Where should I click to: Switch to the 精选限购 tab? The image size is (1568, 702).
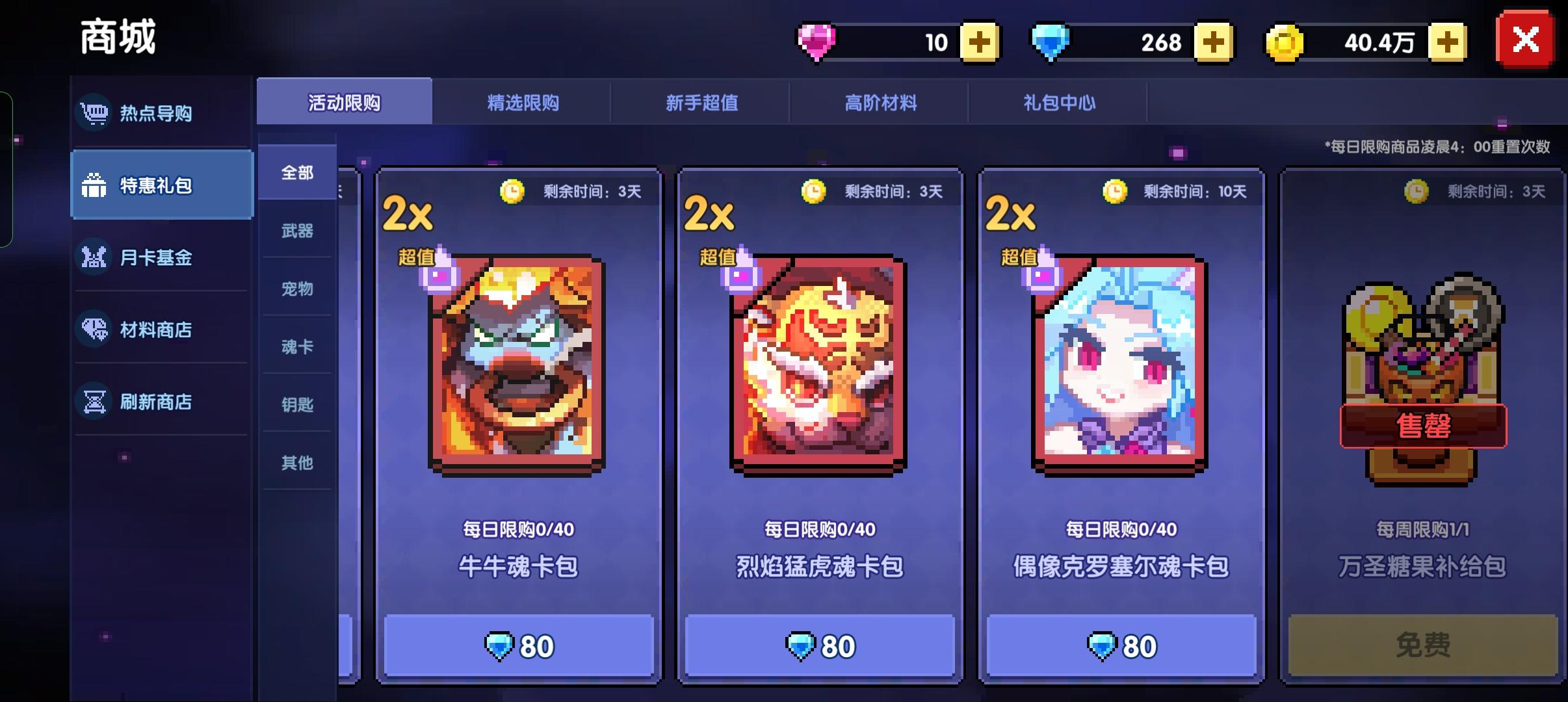tap(522, 102)
